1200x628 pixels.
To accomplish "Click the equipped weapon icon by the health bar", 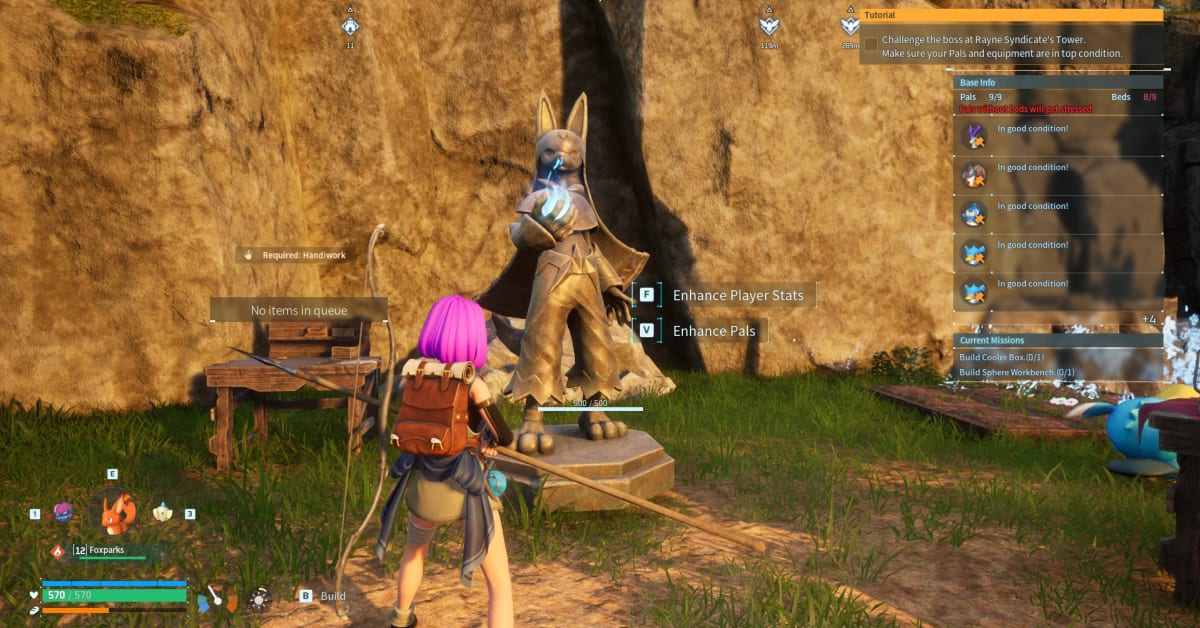I will tap(218, 598).
